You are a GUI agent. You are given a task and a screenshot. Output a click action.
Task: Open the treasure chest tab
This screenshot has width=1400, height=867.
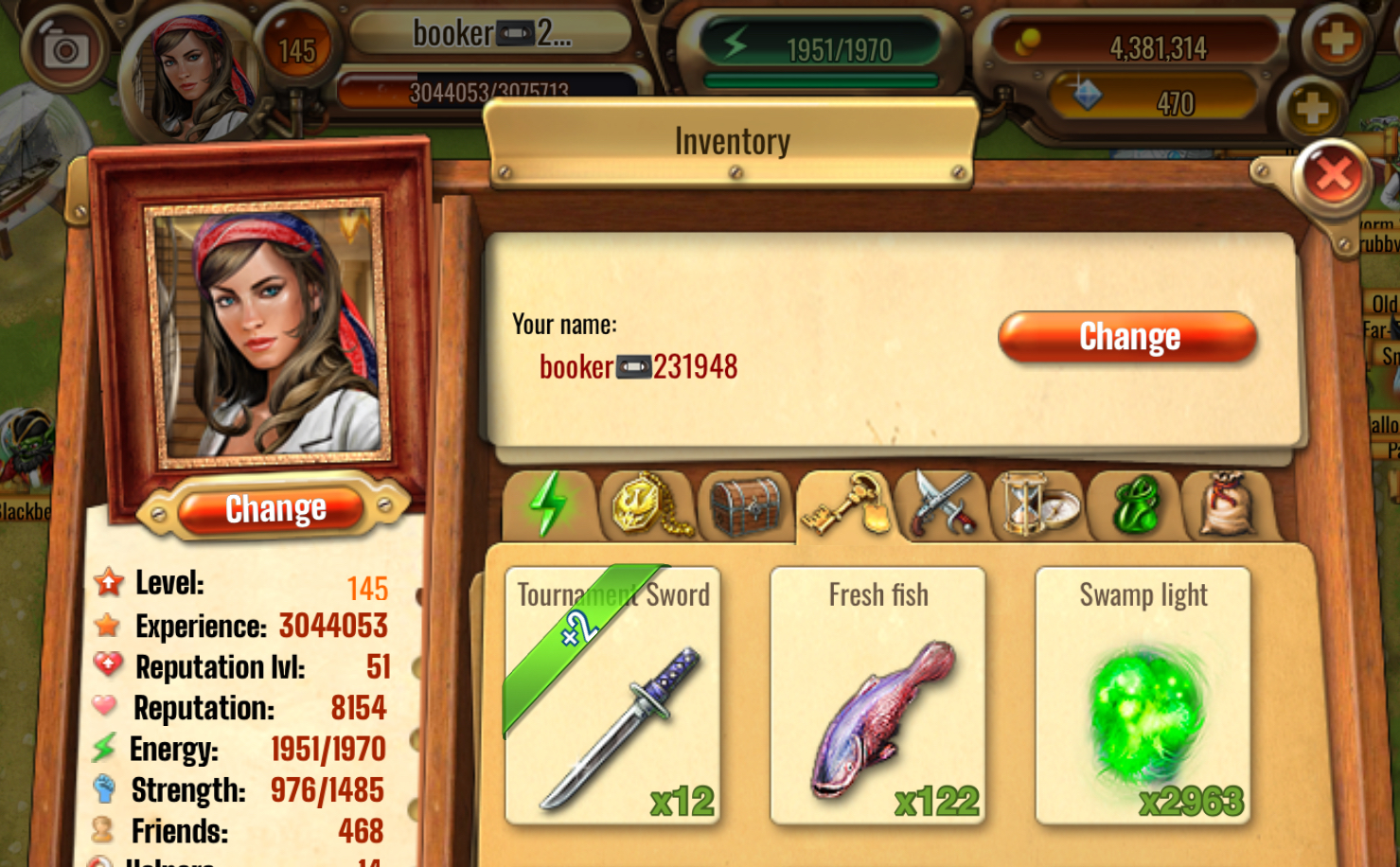[x=746, y=505]
